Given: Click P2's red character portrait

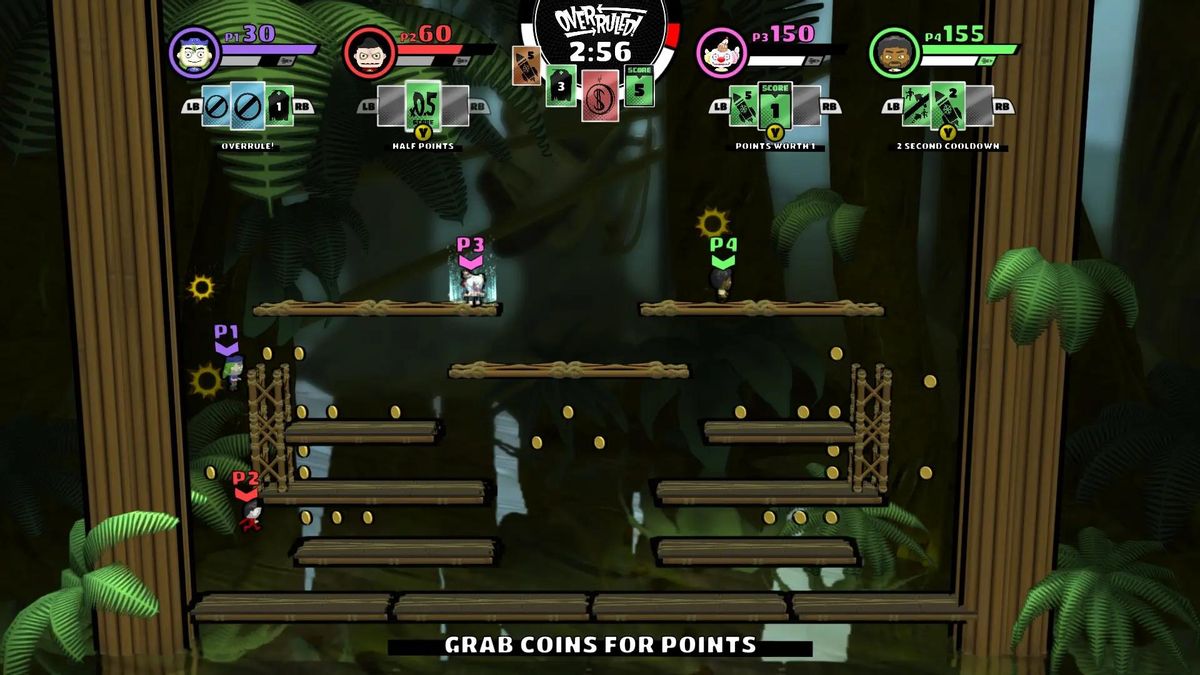Looking at the screenshot, I should tap(369, 53).
